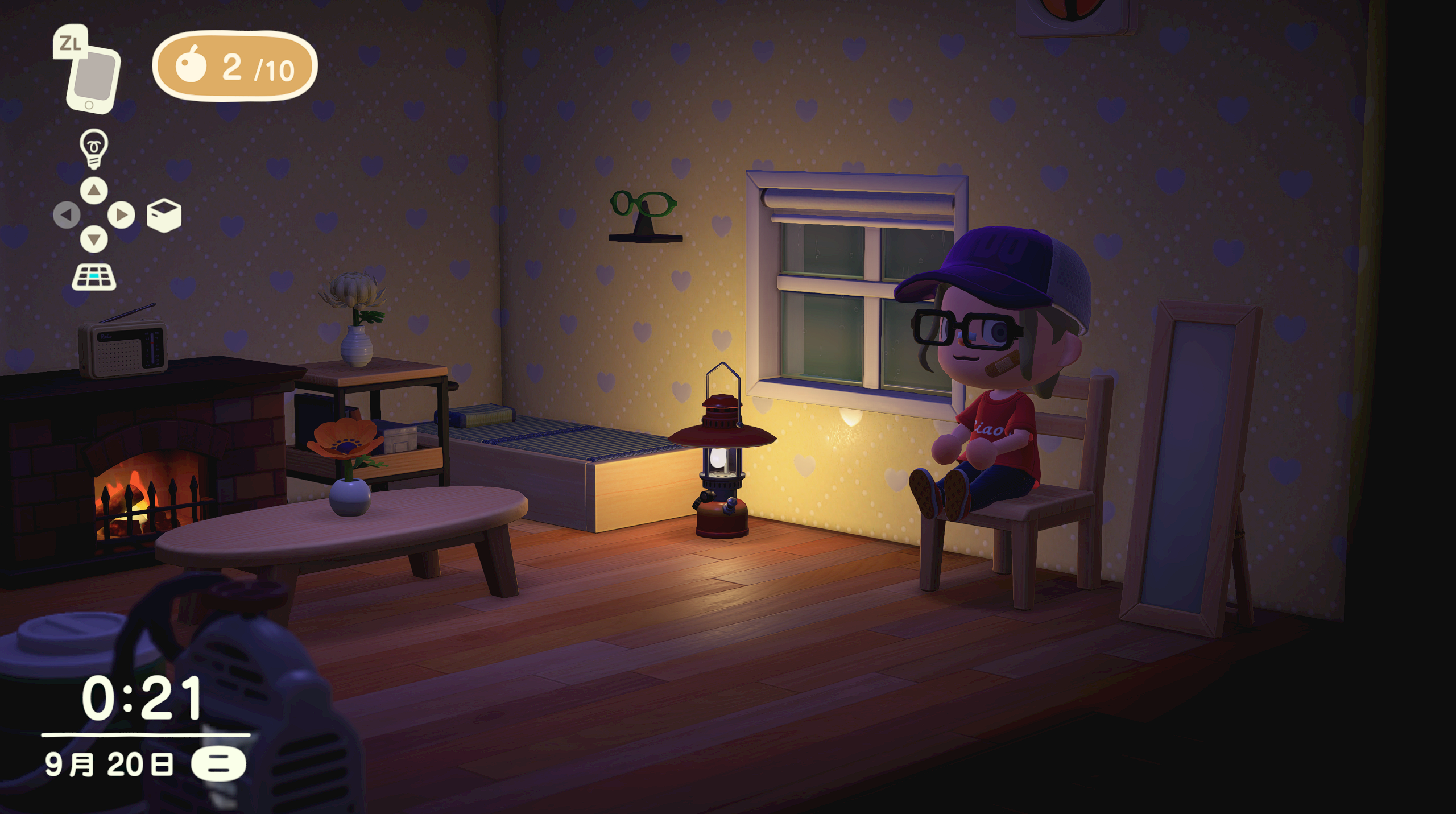Toggle the room lighting lightbulb icon
This screenshot has width=1456, height=814.
94,148
